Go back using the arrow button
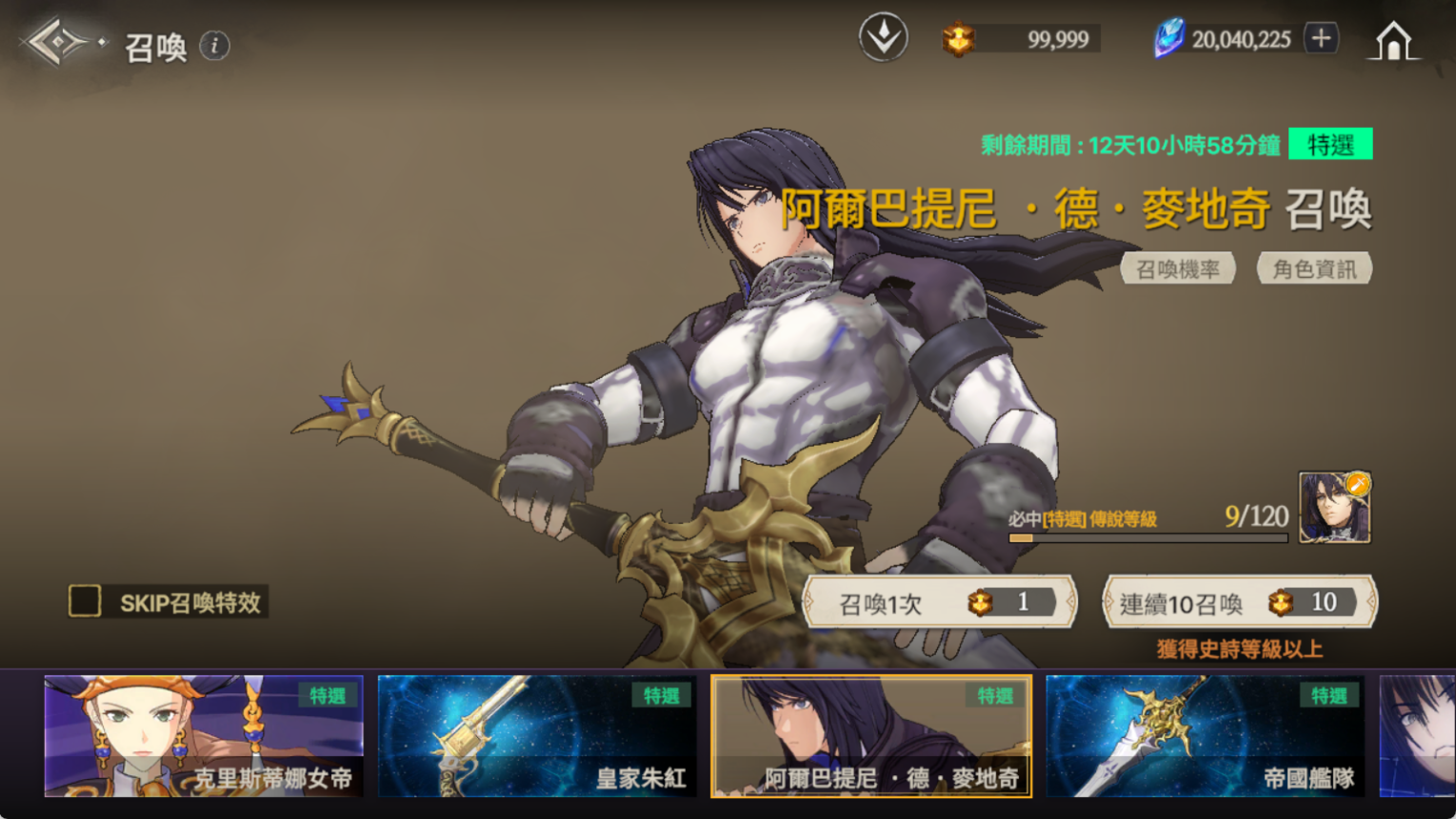This screenshot has width=1456, height=819. 59,42
